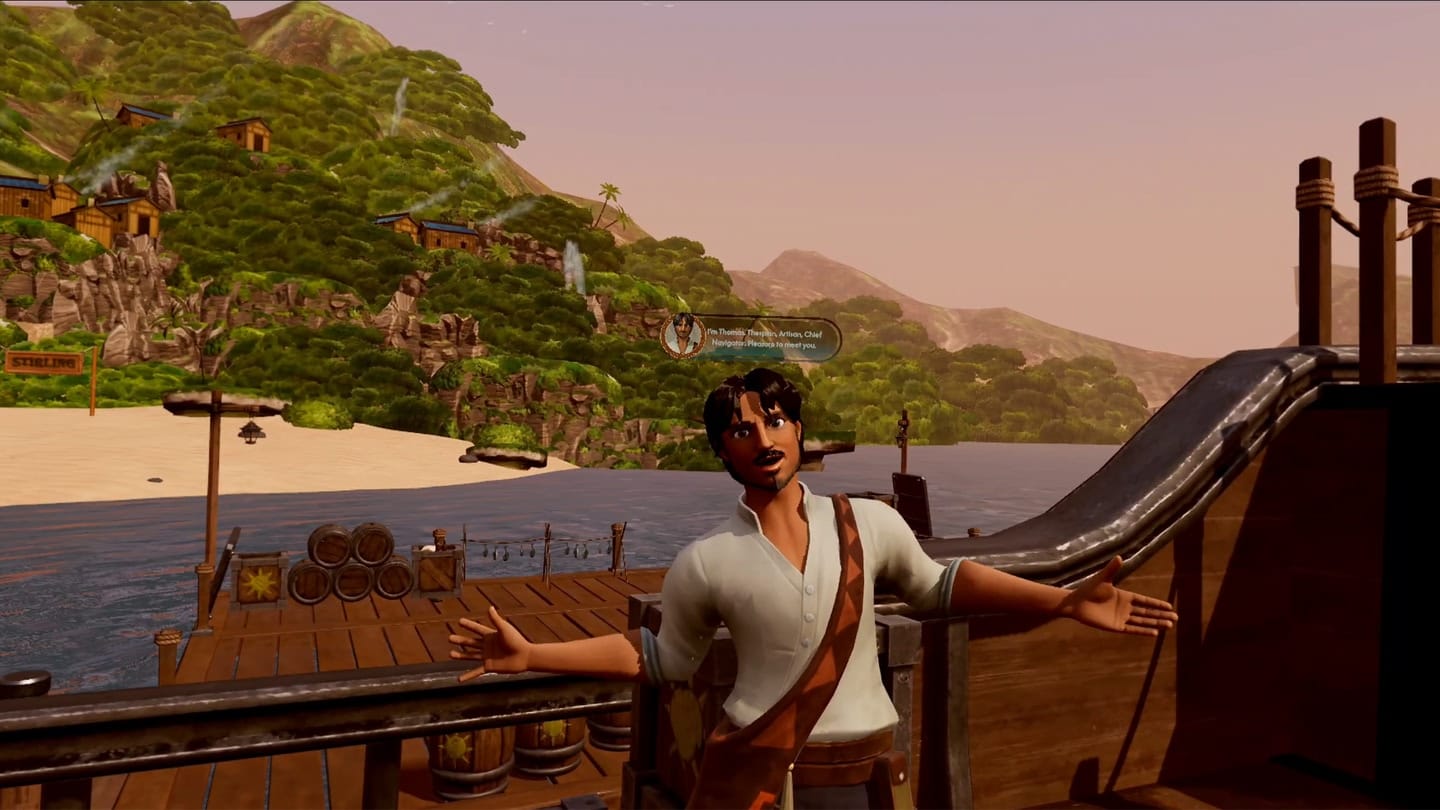Viewport: 1440px width, 810px height.
Task: Click Thomas's portrait in the speech bubble
Action: pos(683,336)
